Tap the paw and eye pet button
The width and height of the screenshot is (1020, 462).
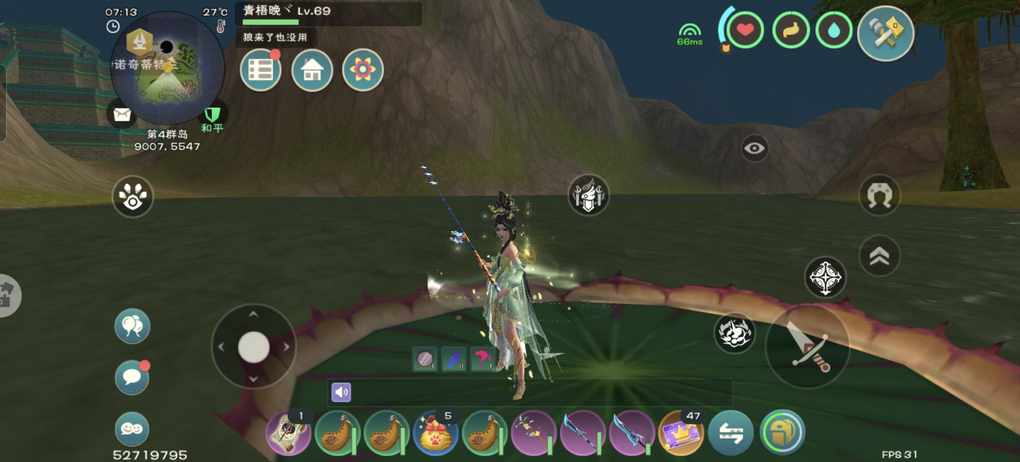pyautogui.click(x=132, y=197)
